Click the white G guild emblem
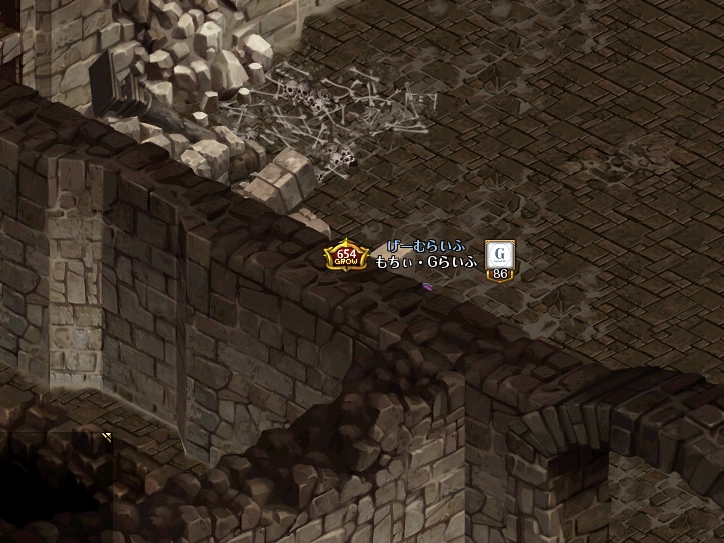724x543 pixels. pos(499,254)
